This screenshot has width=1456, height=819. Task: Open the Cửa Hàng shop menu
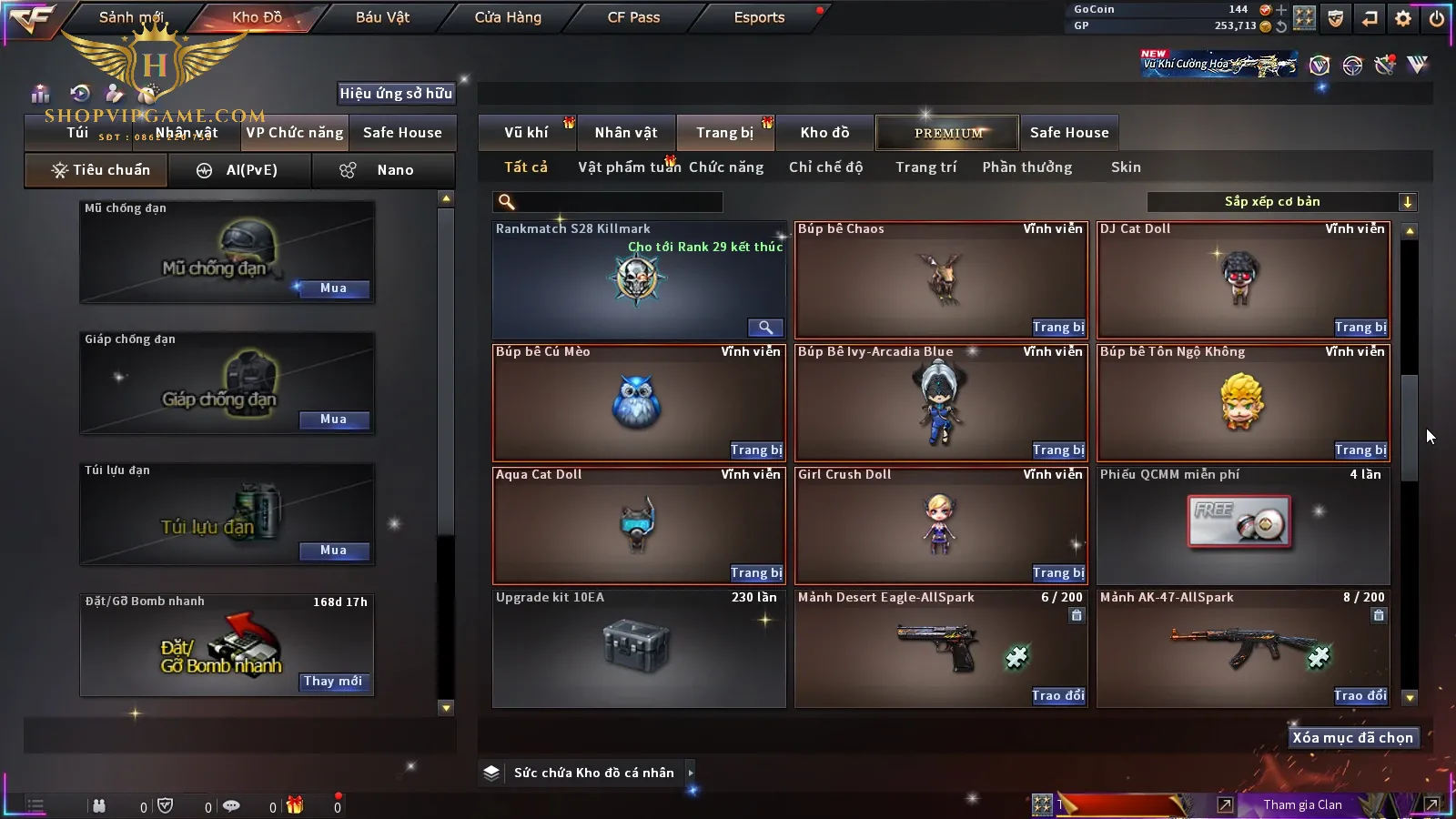click(508, 17)
